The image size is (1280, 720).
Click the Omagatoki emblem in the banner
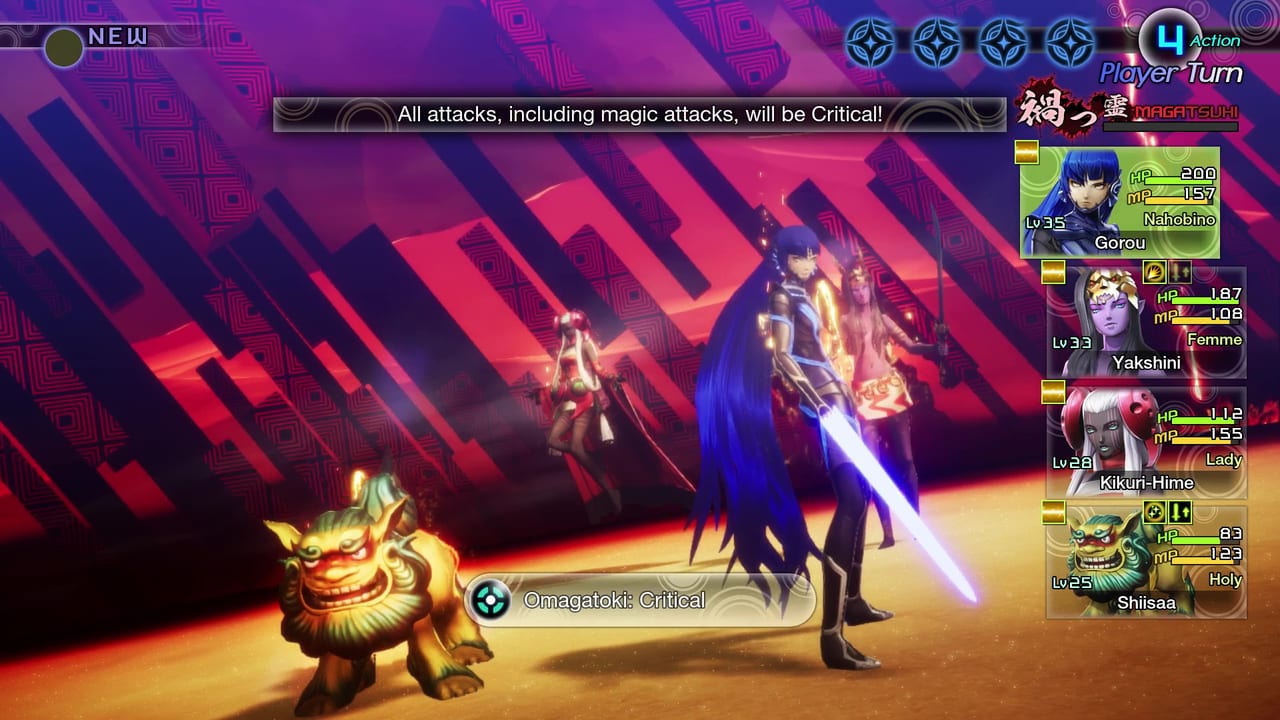(489, 600)
